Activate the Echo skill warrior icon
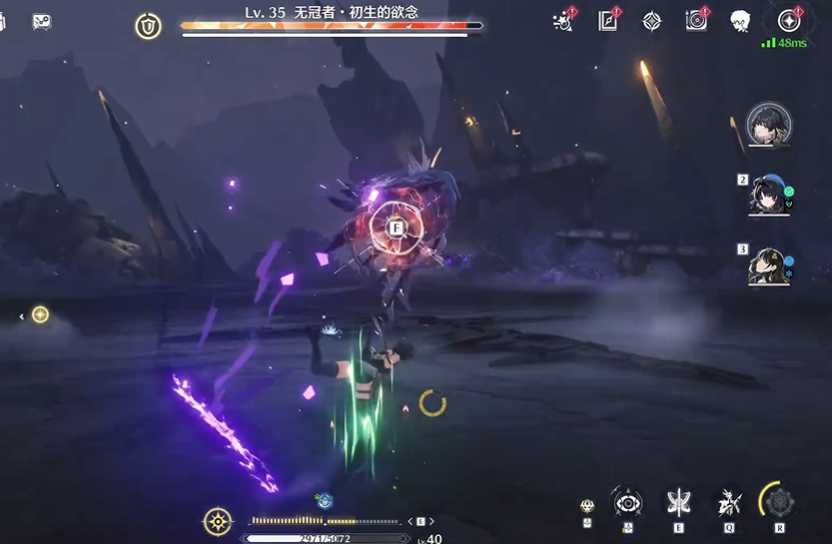The height and width of the screenshot is (544, 832). pyautogui.click(x=729, y=502)
